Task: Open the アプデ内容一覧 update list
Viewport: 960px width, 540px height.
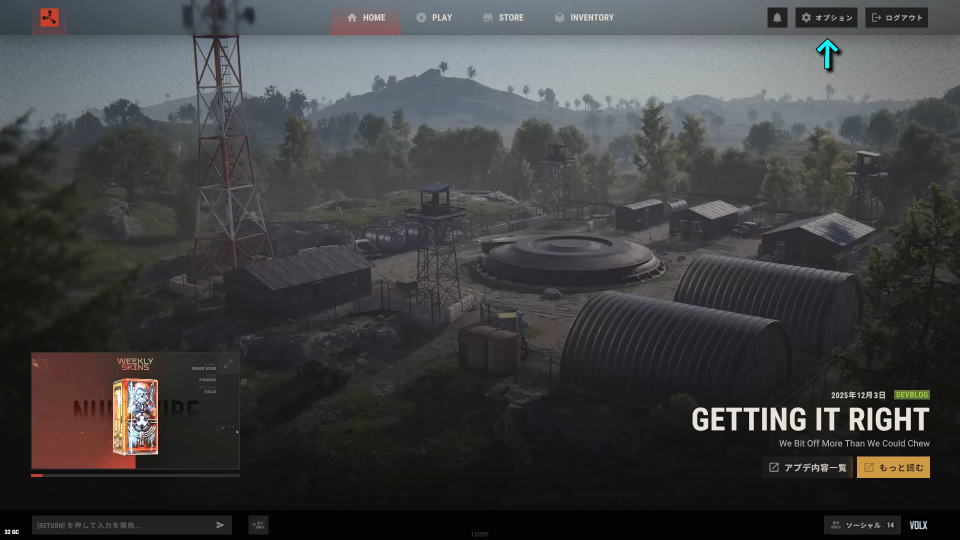Action: (x=807, y=467)
